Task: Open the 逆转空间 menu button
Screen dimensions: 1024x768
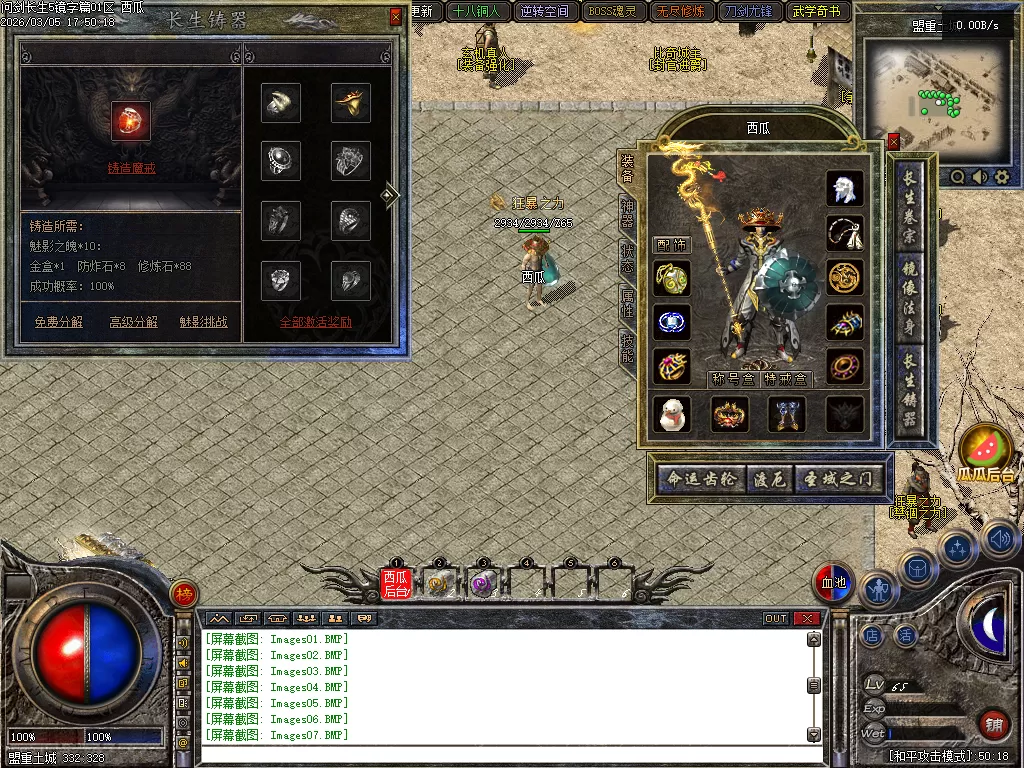Action: tap(544, 12)
